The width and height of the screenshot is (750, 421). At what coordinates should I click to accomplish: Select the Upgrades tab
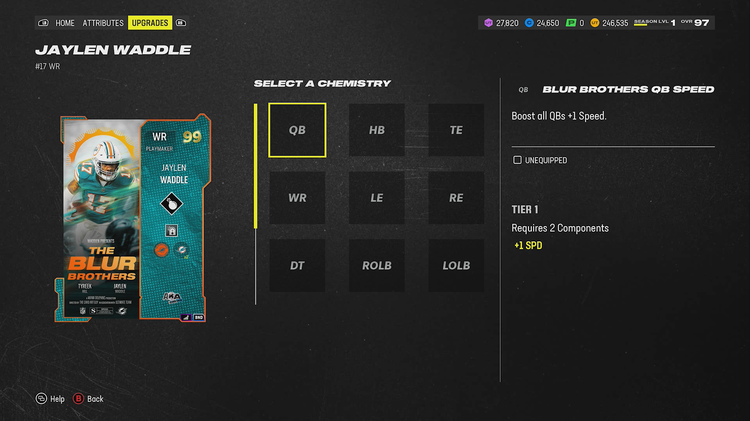point(149,22)
